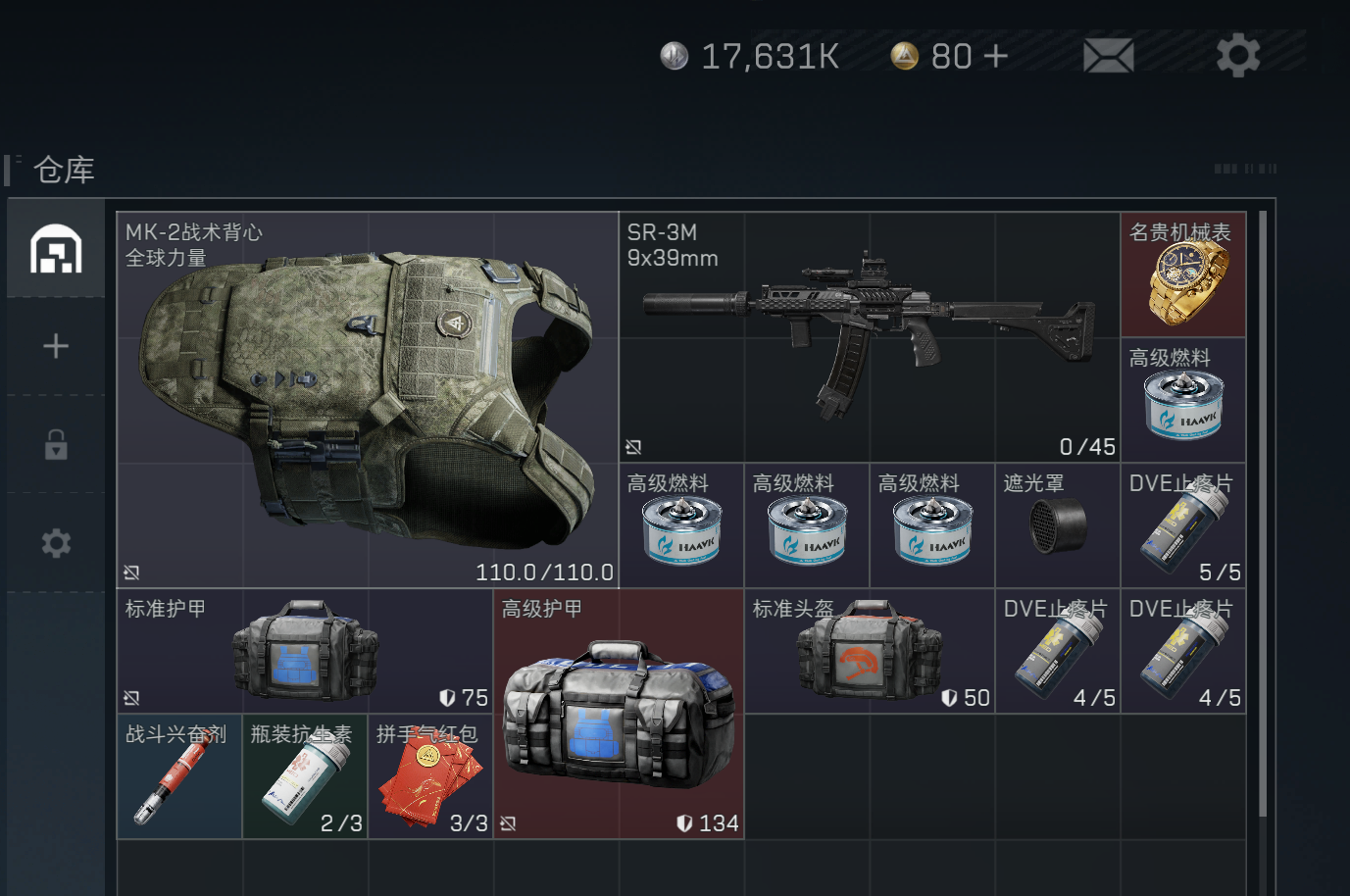The width and height of the screenshot is (1350, 896).
Task: Select the 遮光罩 lens hood attachment
Action: (x=1057, y=525)
